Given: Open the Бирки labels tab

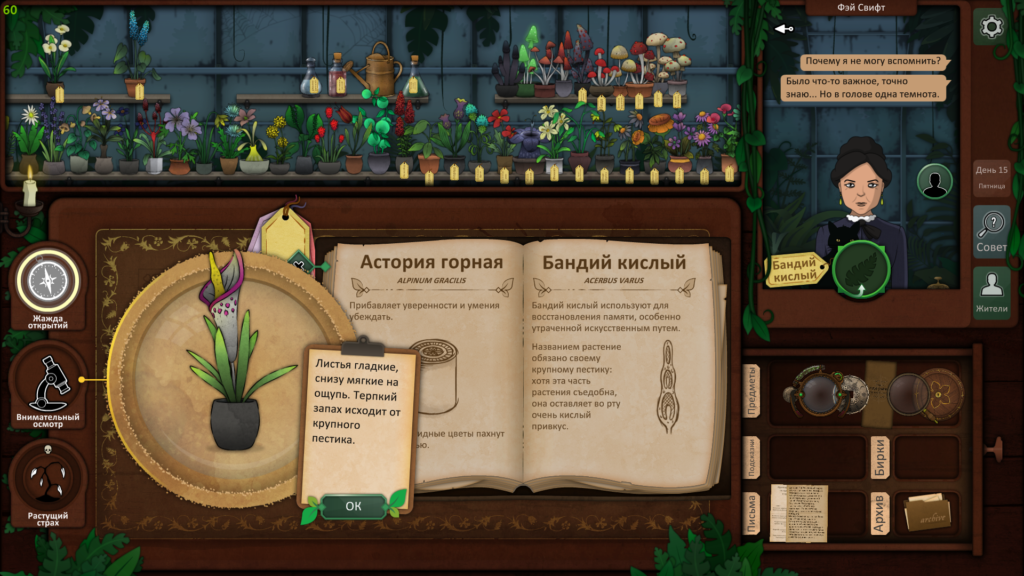Looking at the screenshot, I should (879, 457).
